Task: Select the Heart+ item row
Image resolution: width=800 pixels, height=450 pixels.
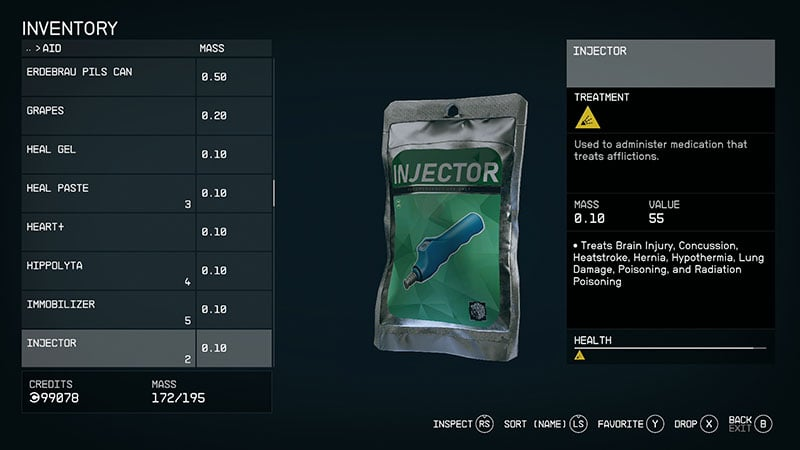Action: [110, 232]
